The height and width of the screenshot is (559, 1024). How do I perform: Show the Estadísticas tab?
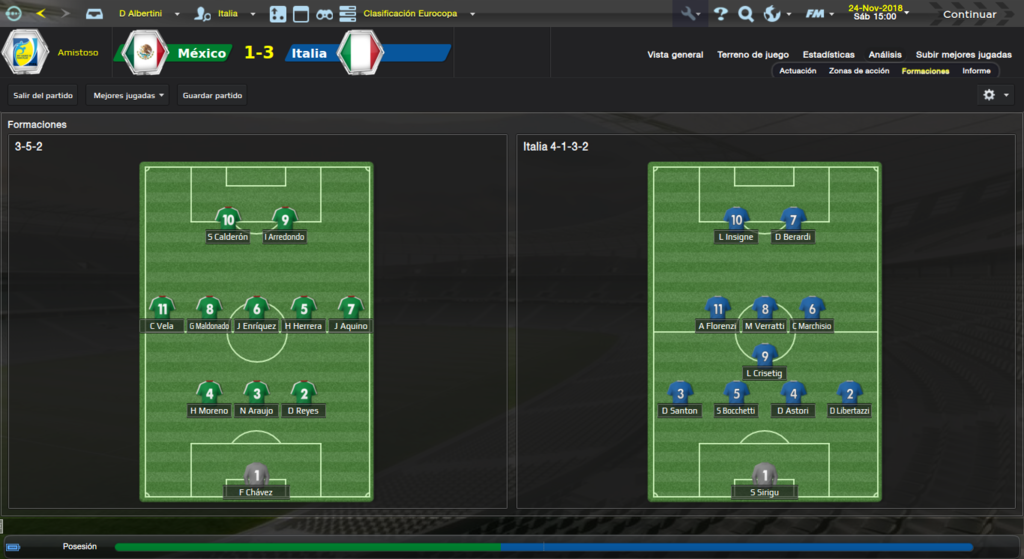(x=828, y=55)
